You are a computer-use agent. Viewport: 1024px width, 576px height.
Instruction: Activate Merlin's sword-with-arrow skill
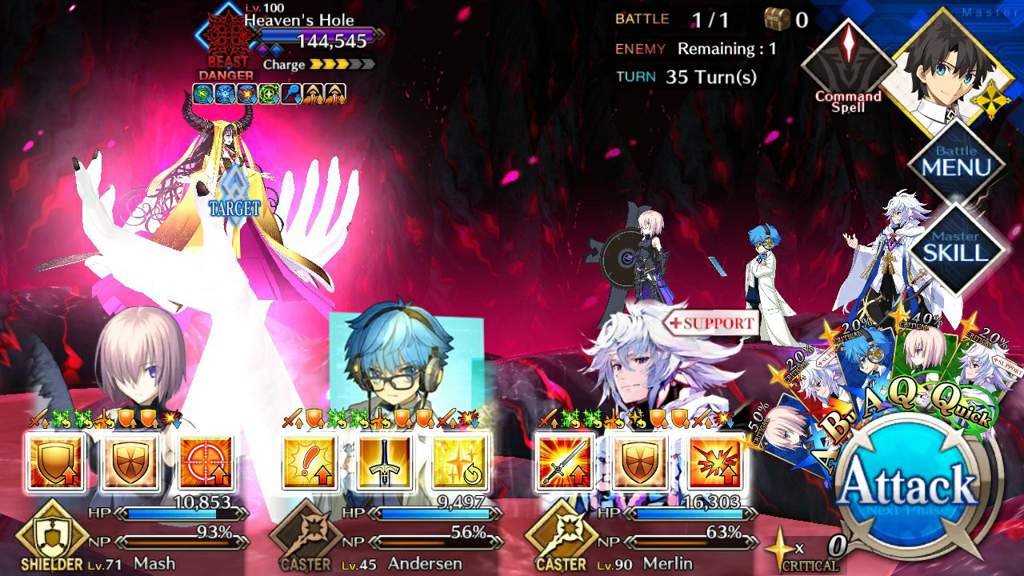(x=564, y=462)
